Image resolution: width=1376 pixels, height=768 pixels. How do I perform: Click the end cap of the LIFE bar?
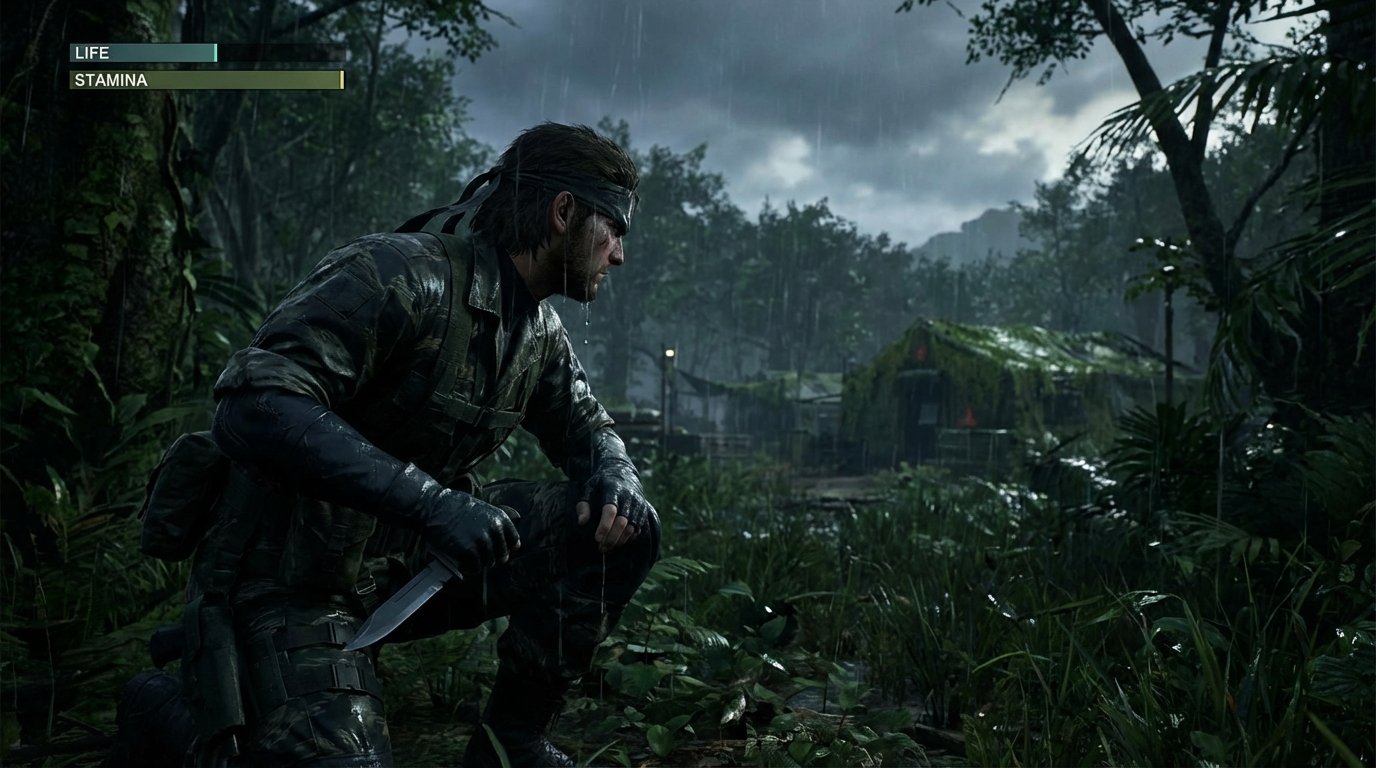click(x=215, y=52)
